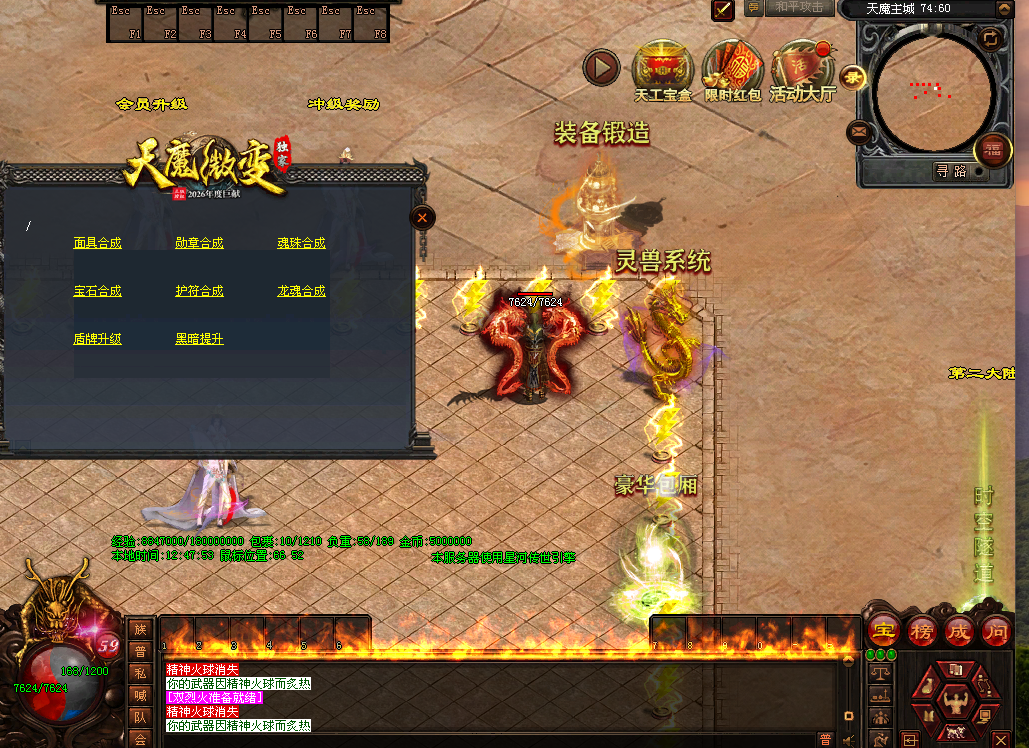Open the 盾牌升级 shield upgrade link
The height and width of the screenshot is (748, 1029).
97,339
